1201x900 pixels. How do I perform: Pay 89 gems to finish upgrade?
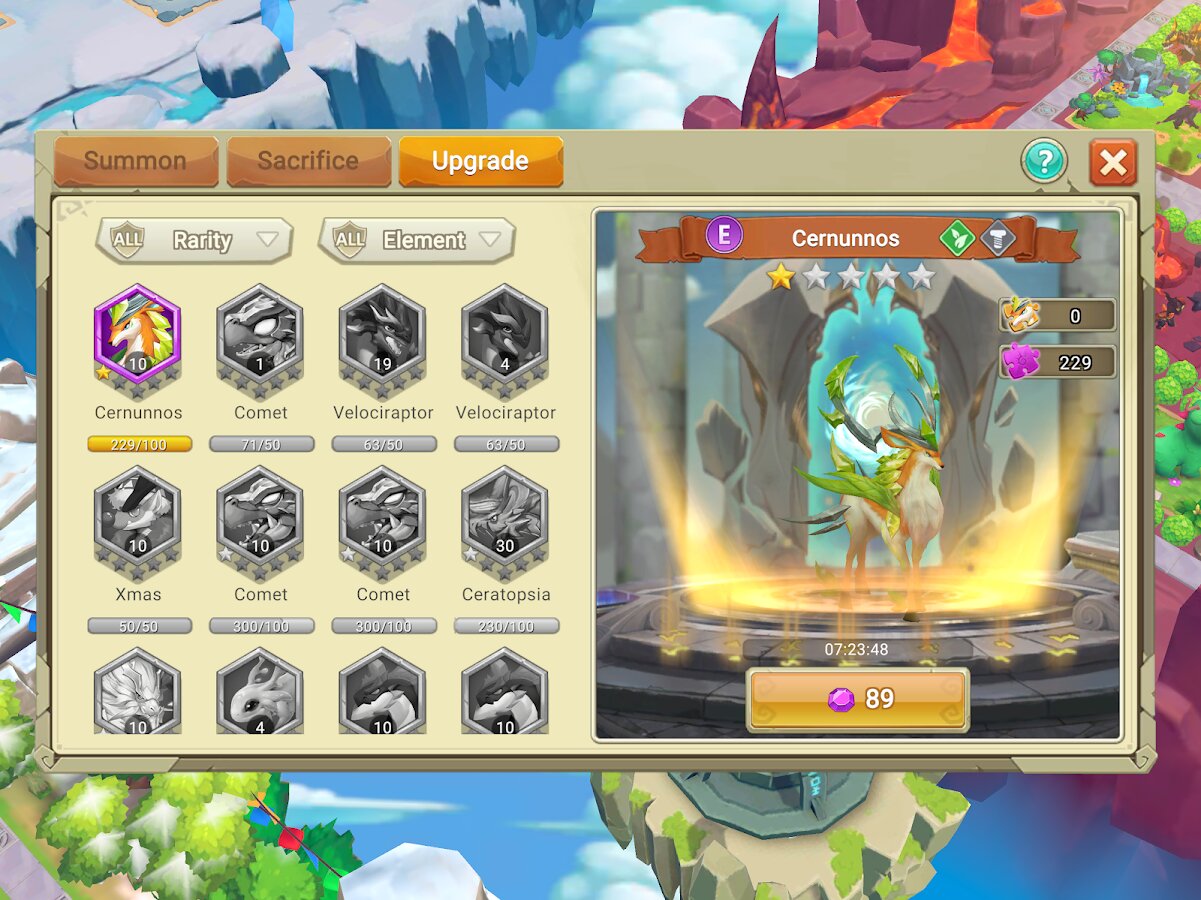coord(858,699)
